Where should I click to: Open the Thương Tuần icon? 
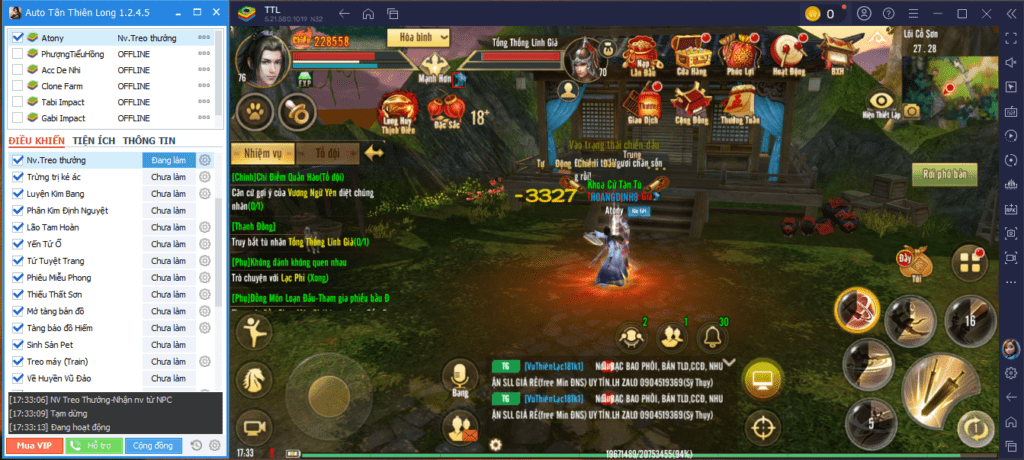740,103
